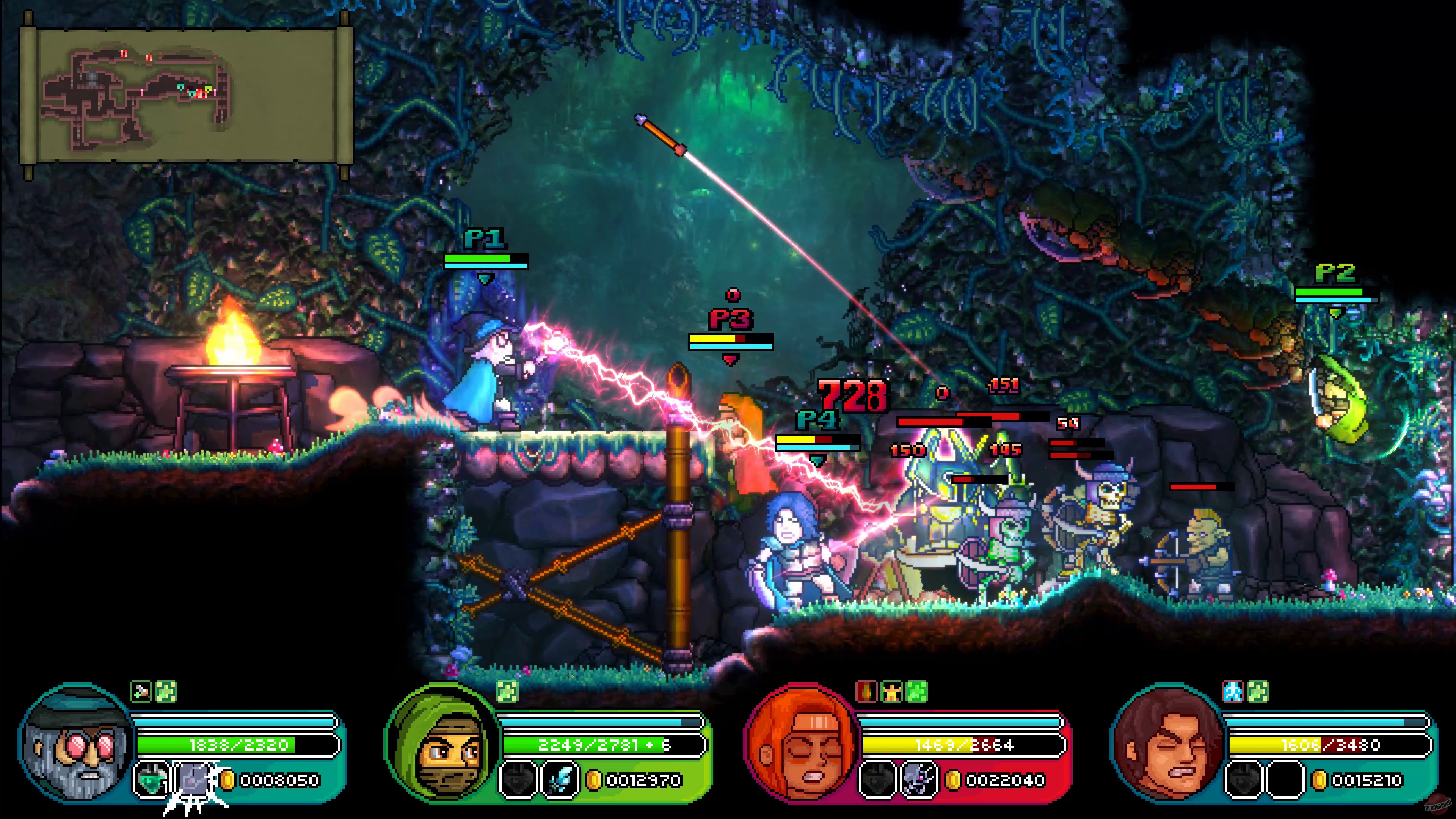This screenshot has width=1456, height=819.
Task: Toggle the clover buff above the green ranger's health bar
Action: click(x=508, y=692)
